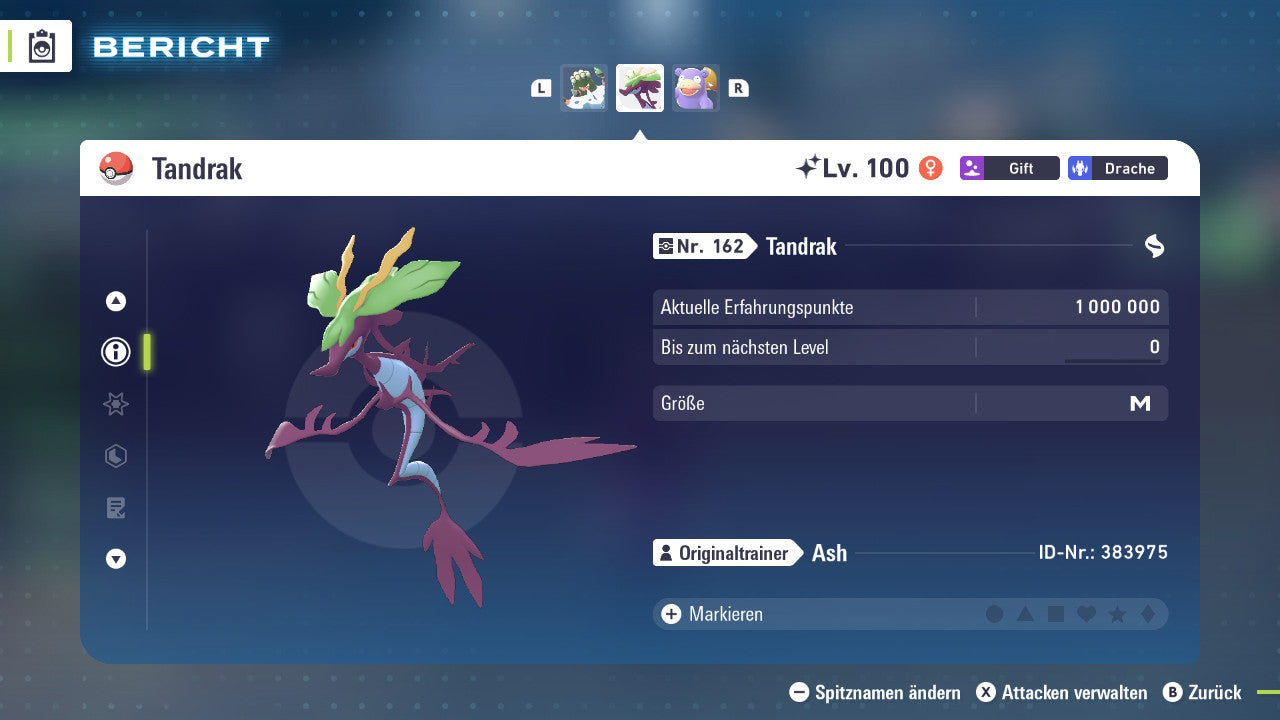1280x720 pixels.
Task: Toggle the triangle marking
Action: point(1025,614)
